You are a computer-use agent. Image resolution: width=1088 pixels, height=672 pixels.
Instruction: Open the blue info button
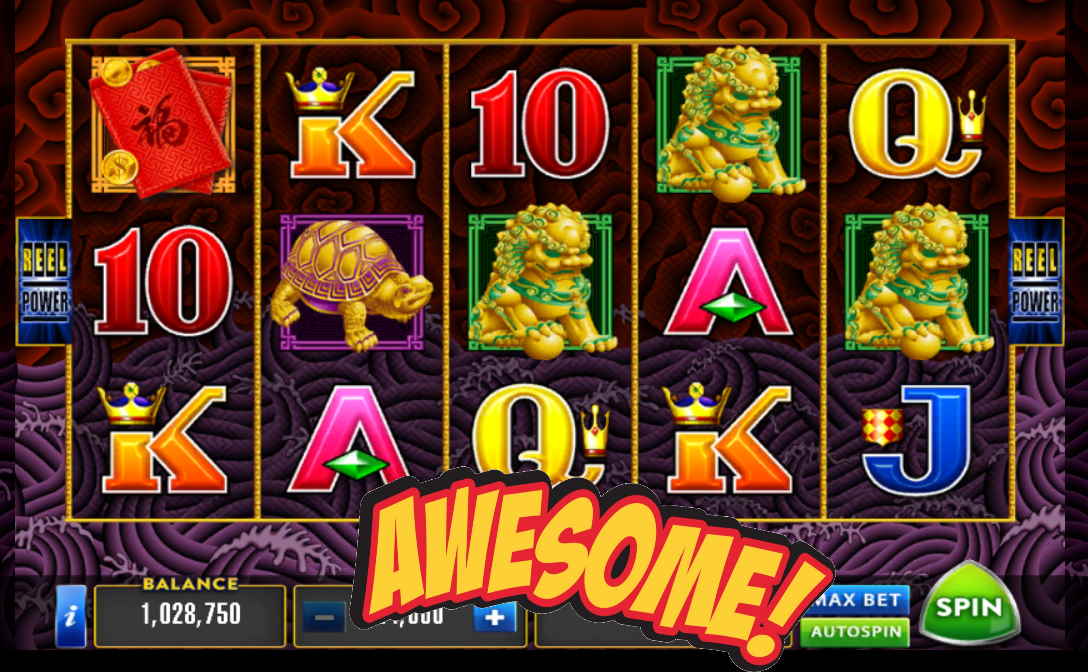coord(70,615)
